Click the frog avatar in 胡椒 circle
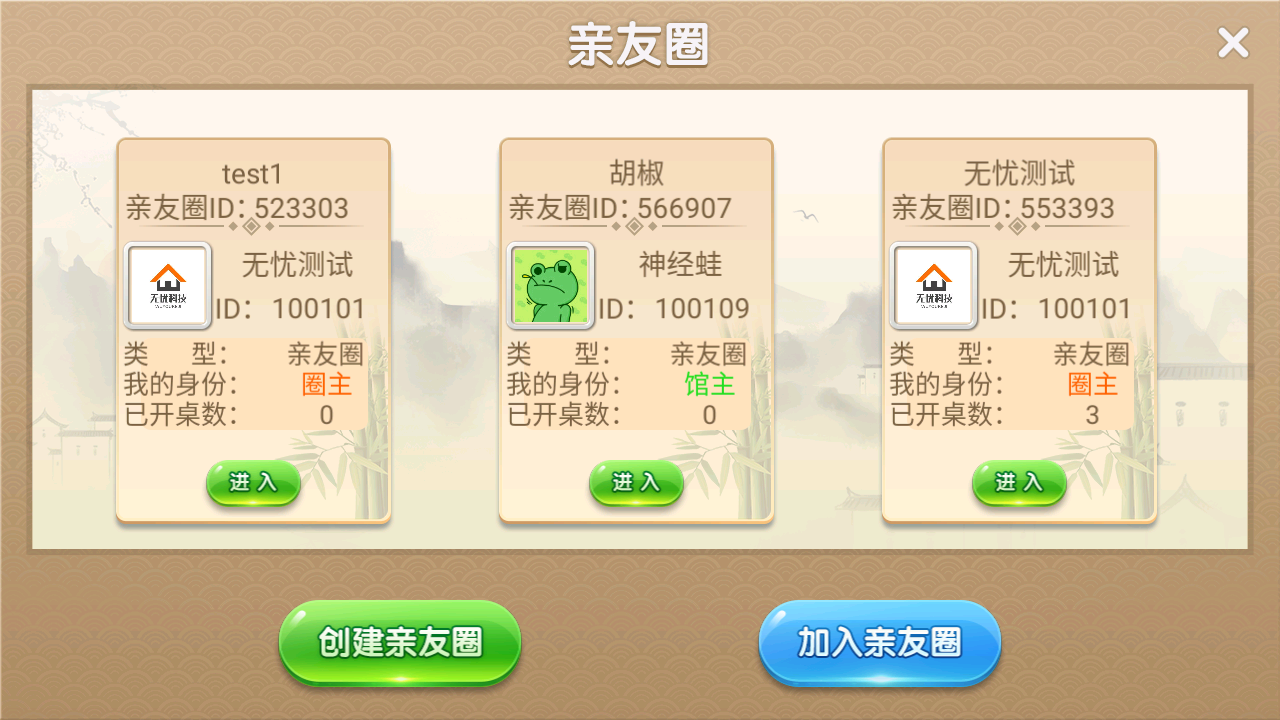1280x720 pixels. (550, 286)
